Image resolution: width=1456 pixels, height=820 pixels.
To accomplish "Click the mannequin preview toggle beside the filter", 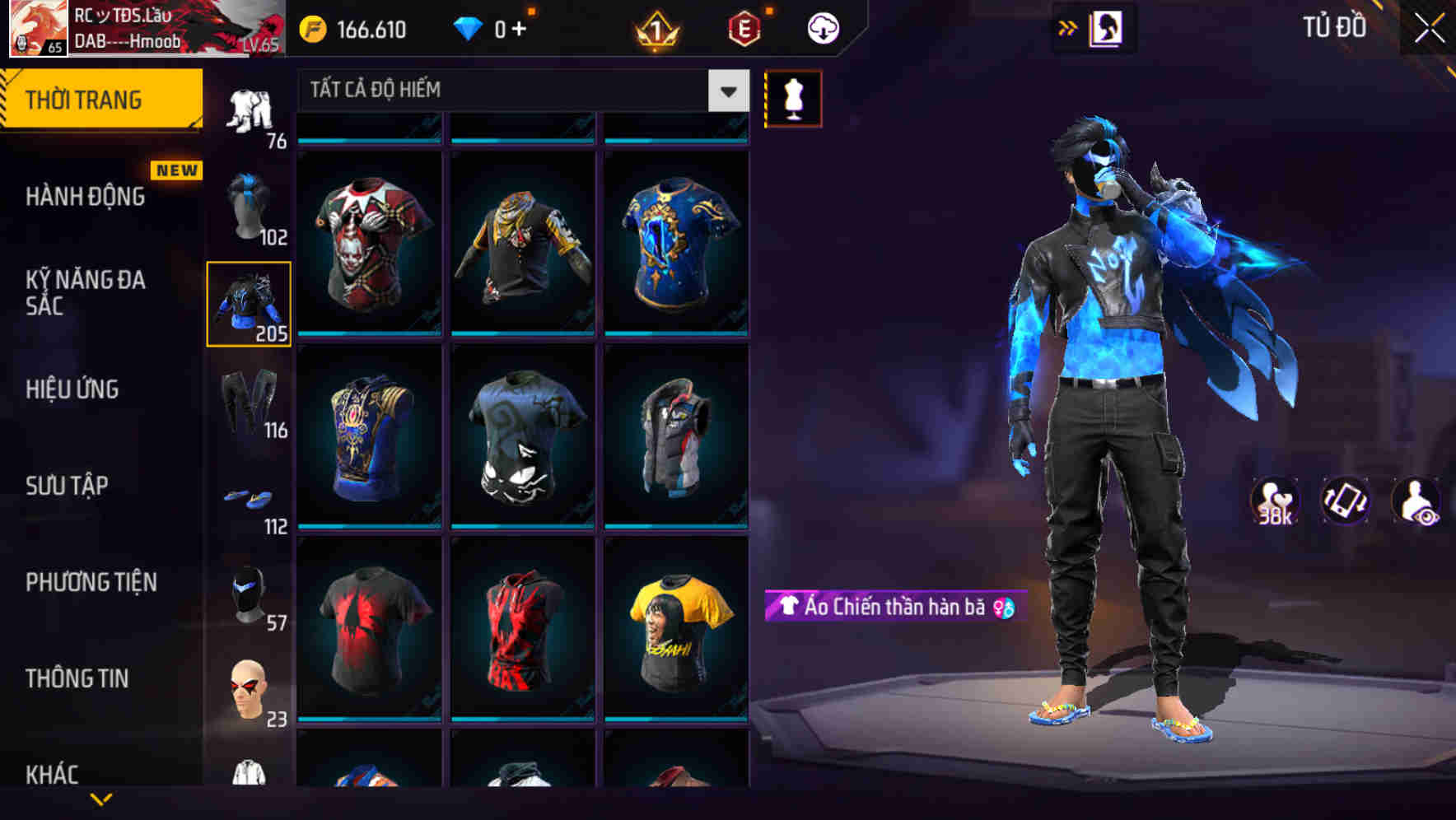I will click(x=793, y=98).
